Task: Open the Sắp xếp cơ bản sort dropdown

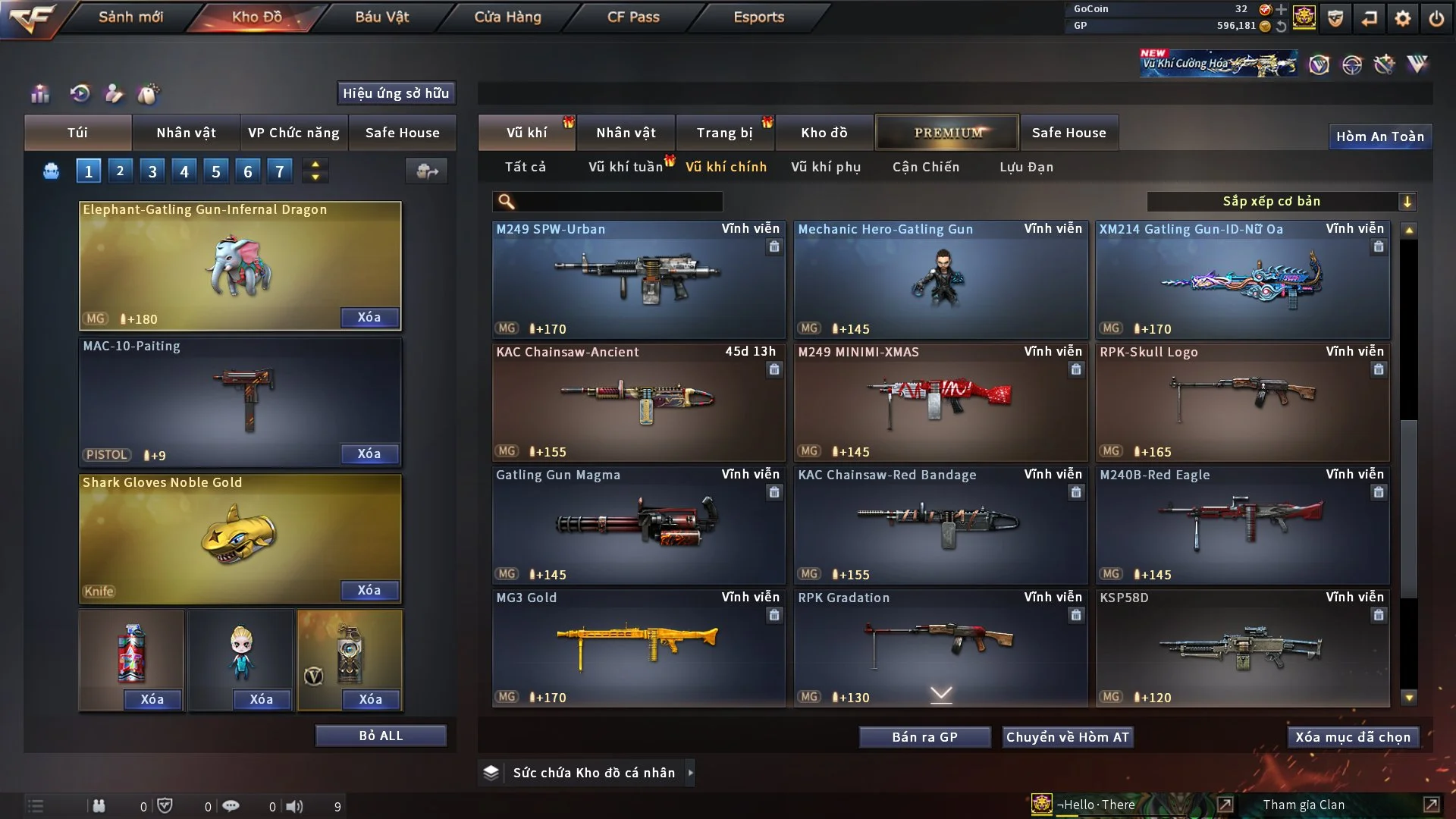Action: coord(1280,201)
